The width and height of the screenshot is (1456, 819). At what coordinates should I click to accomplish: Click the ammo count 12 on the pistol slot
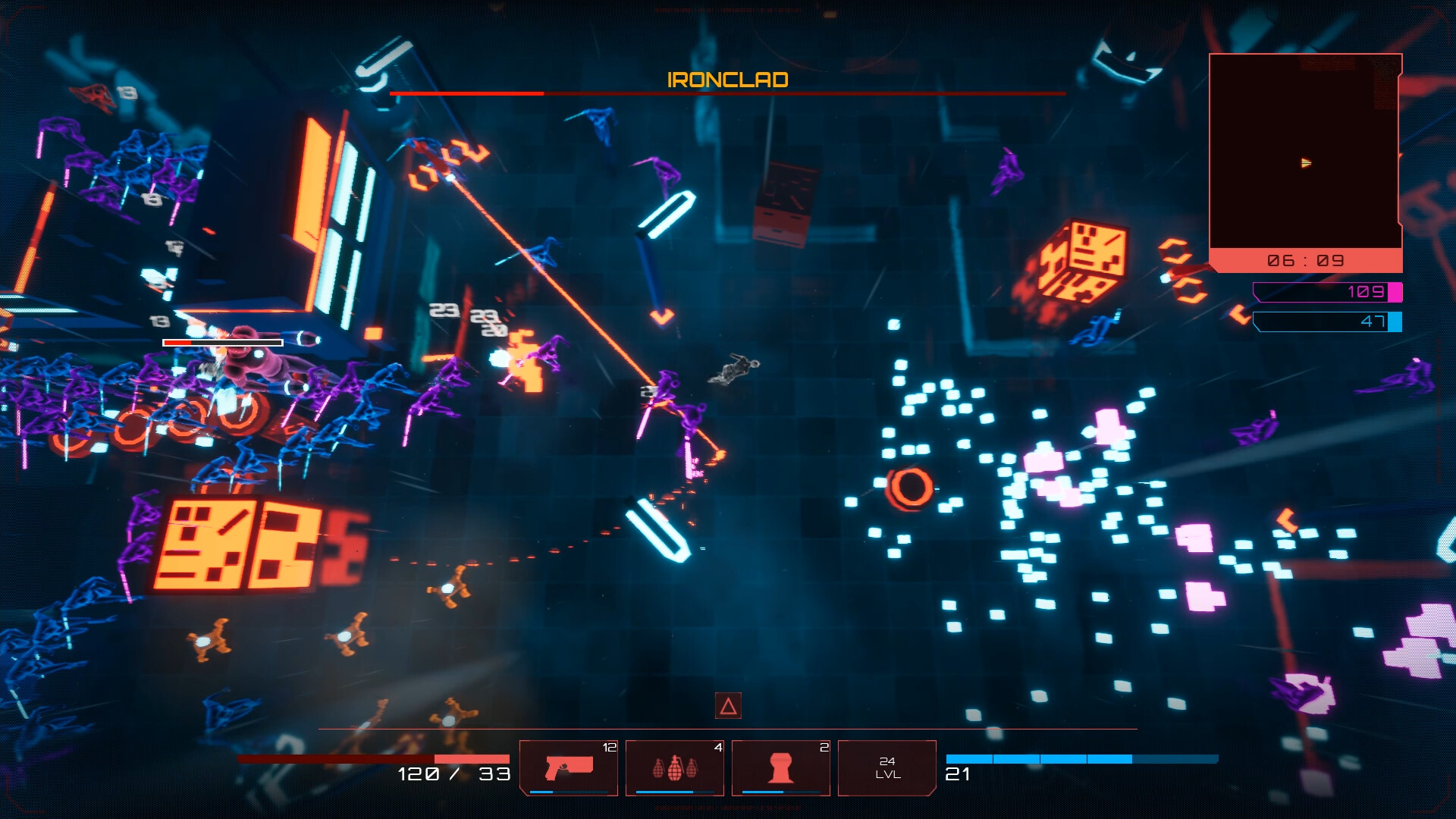(x=608, y=746)
